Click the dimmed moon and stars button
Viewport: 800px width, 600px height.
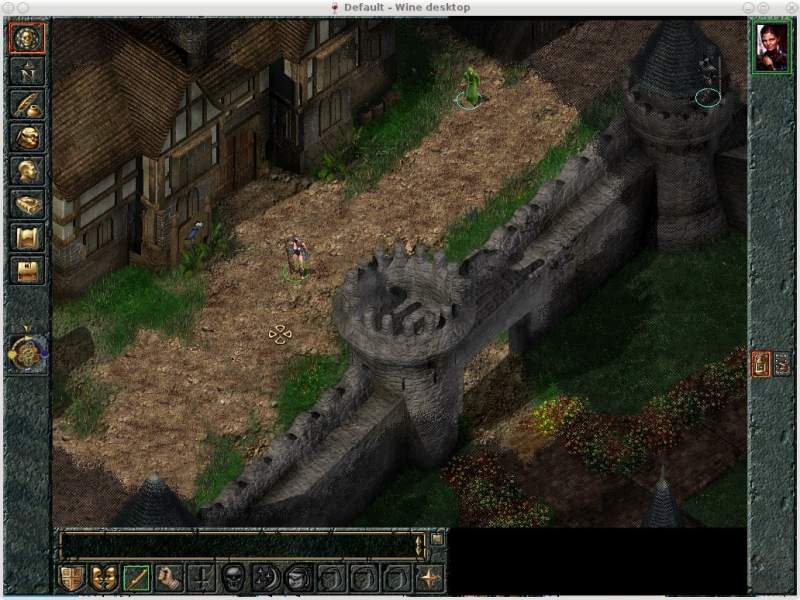[267, 577]
